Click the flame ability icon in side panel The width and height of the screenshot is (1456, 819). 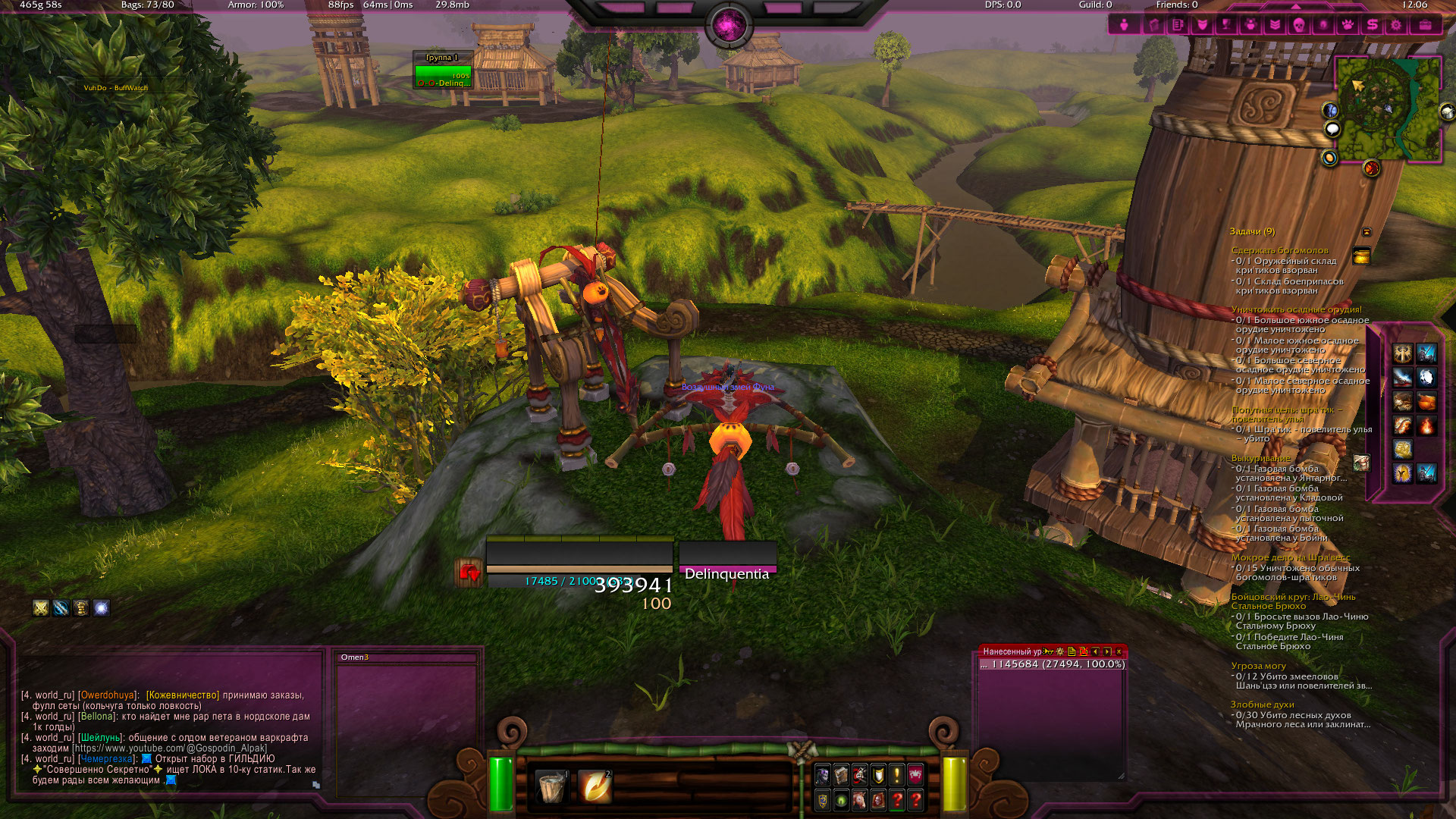pos(1426,426)
